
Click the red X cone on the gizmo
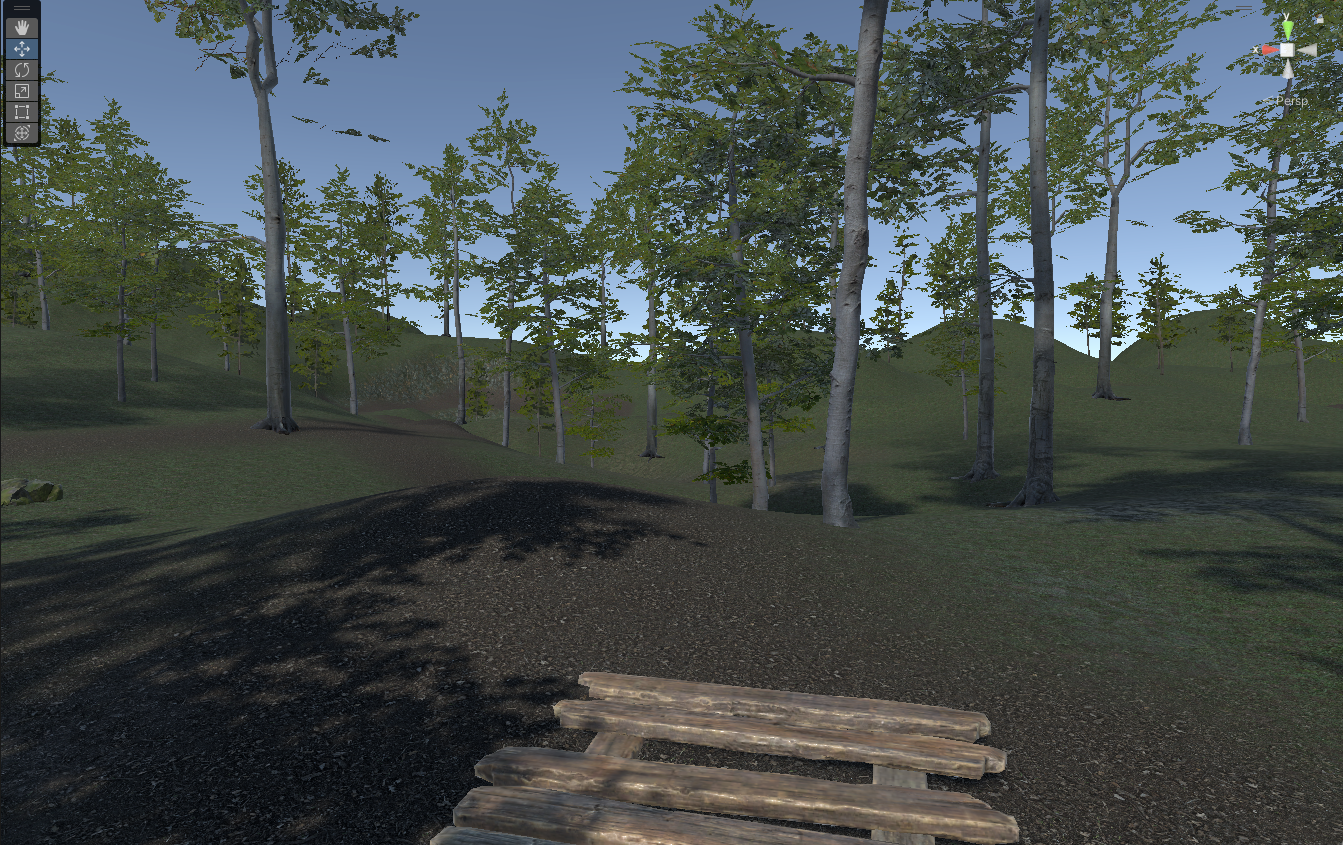(1271, 50)
